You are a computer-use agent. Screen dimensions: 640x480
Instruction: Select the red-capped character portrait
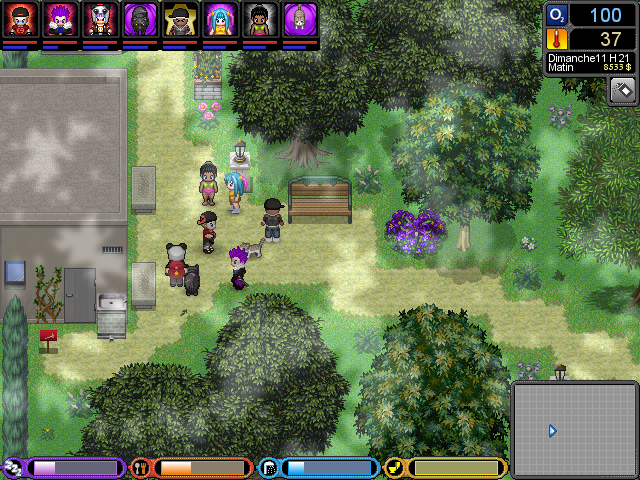20,20
